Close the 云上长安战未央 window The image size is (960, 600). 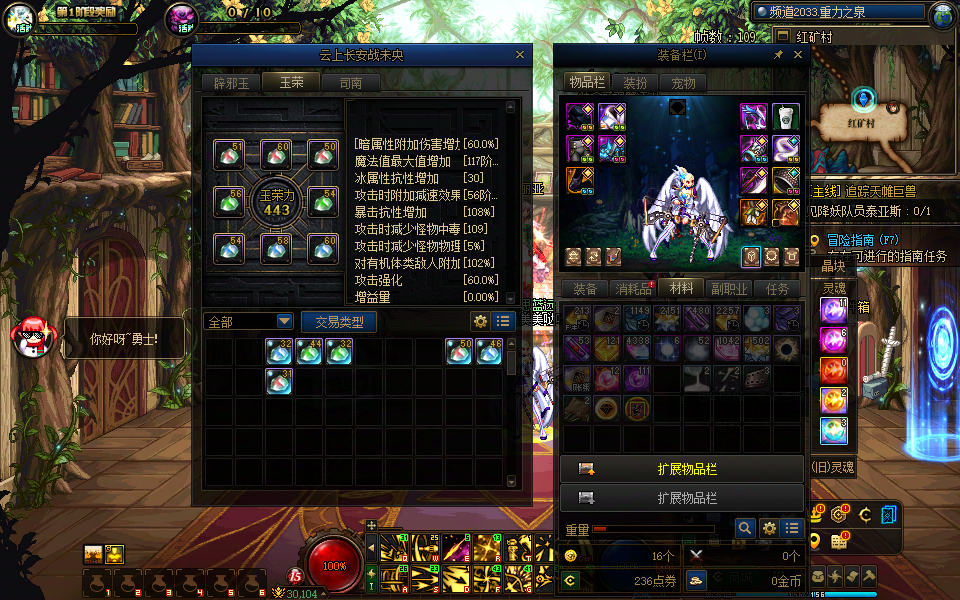pyautogui.click(x=520, y=56)
